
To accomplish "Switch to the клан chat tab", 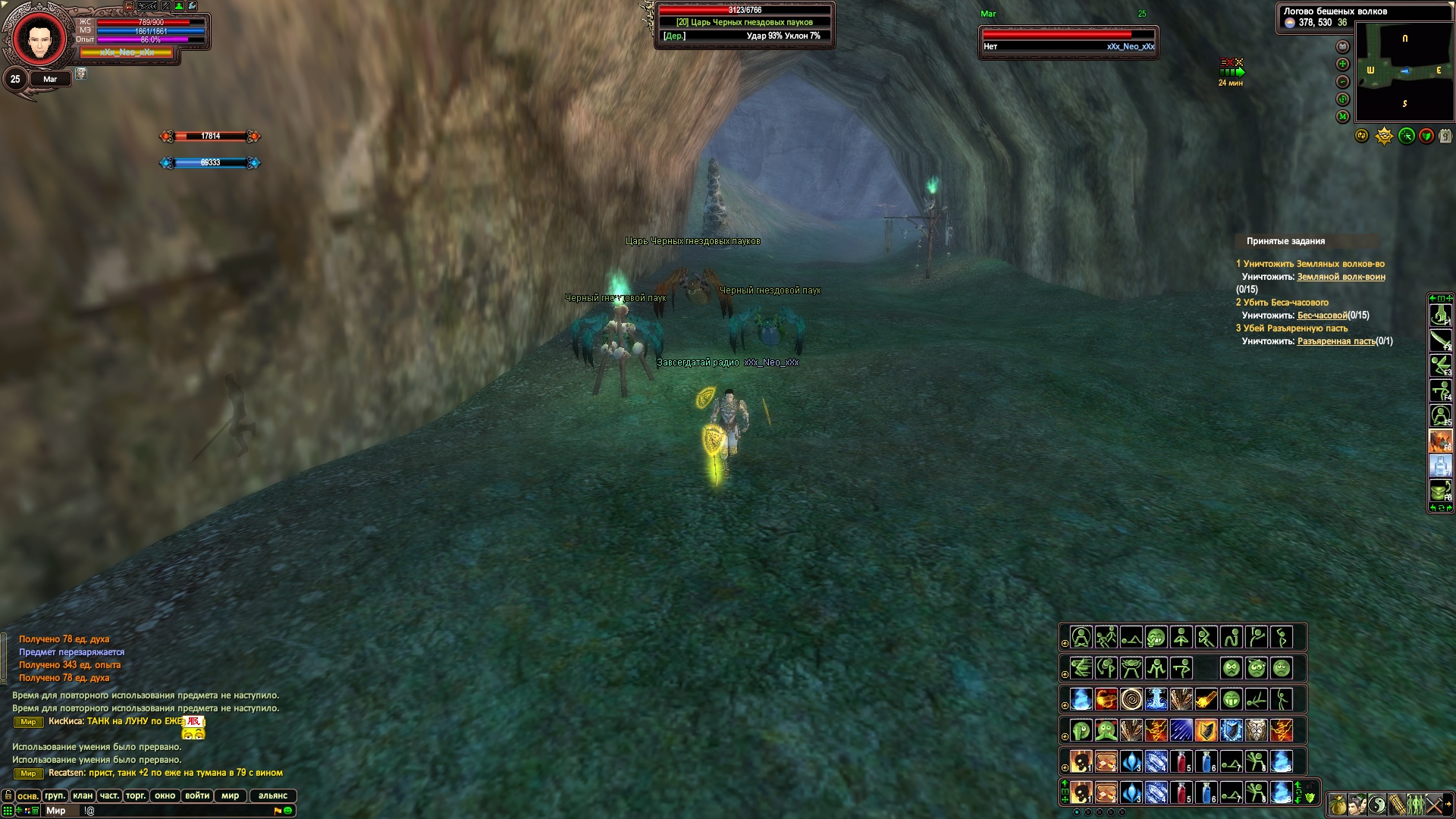I will 83,795.
